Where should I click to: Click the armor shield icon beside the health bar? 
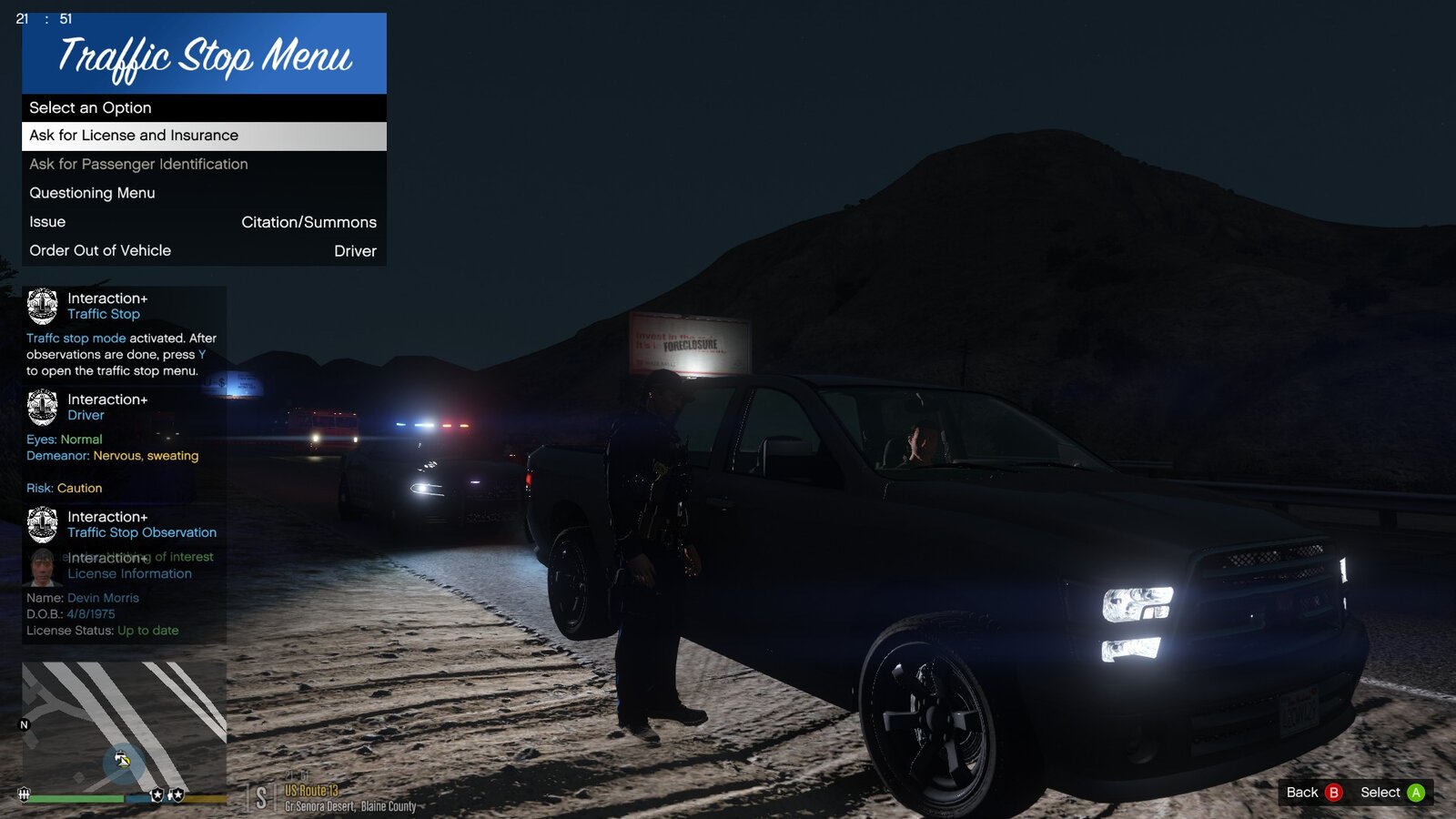point(25,794)
